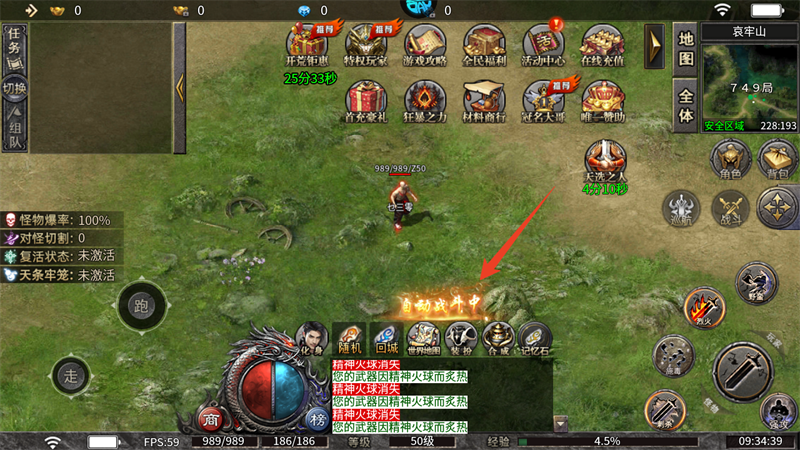The width and height of the screenshot is (800, 450).
Task: Open the 活动中心 event center
Action: (x=544, y=44)
